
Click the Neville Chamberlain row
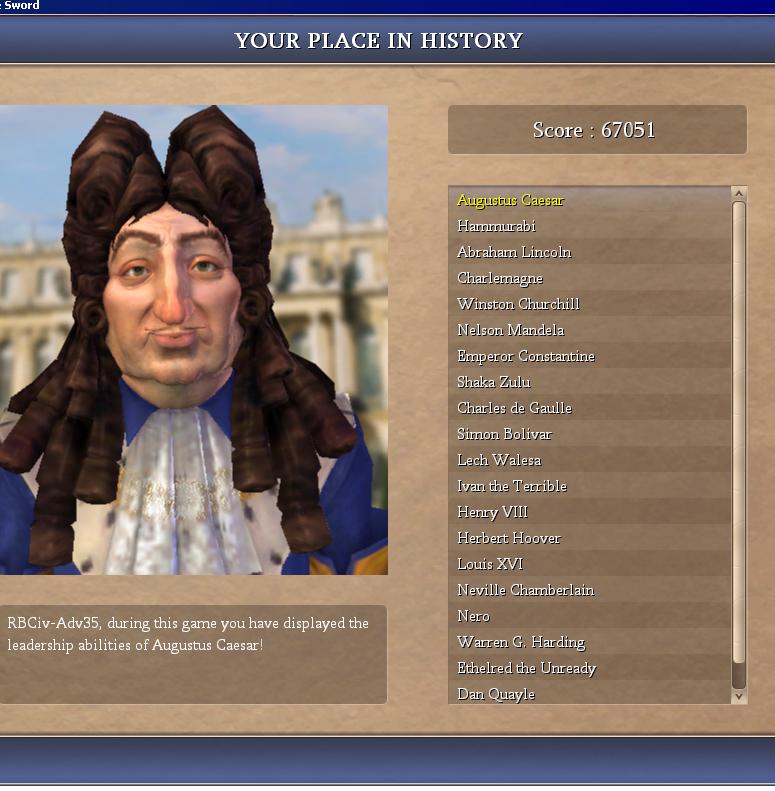525,590
